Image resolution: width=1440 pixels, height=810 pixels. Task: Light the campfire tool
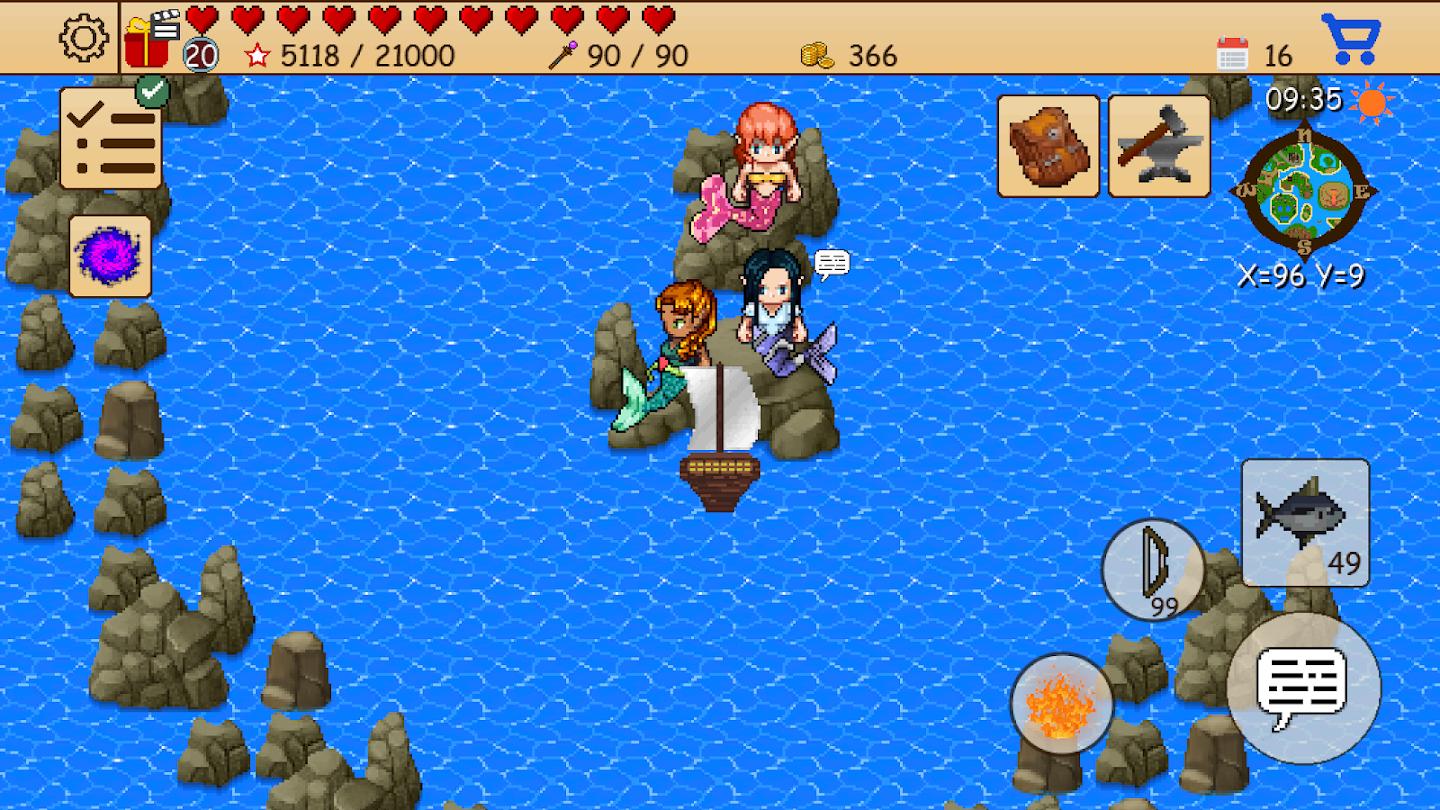(x=1060, y=705)
